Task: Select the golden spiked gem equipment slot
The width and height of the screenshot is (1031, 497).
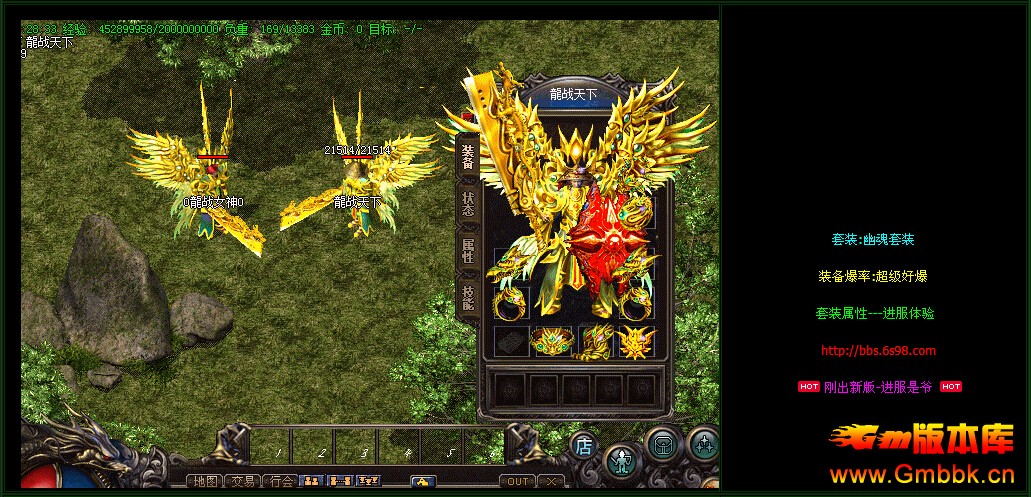Action: coord(636,342)
